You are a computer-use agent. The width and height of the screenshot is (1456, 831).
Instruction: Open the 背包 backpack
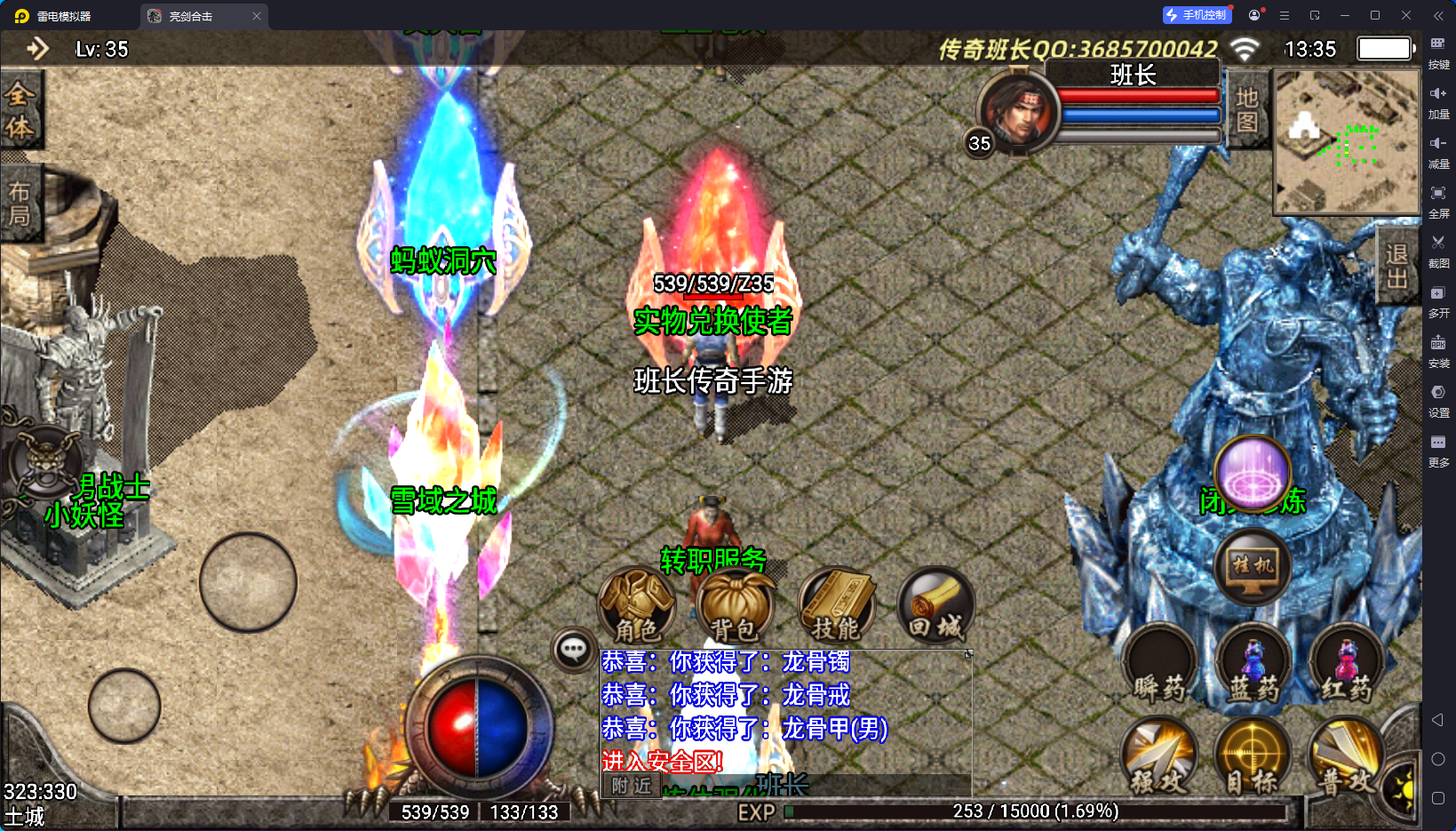tap(736, 605)
